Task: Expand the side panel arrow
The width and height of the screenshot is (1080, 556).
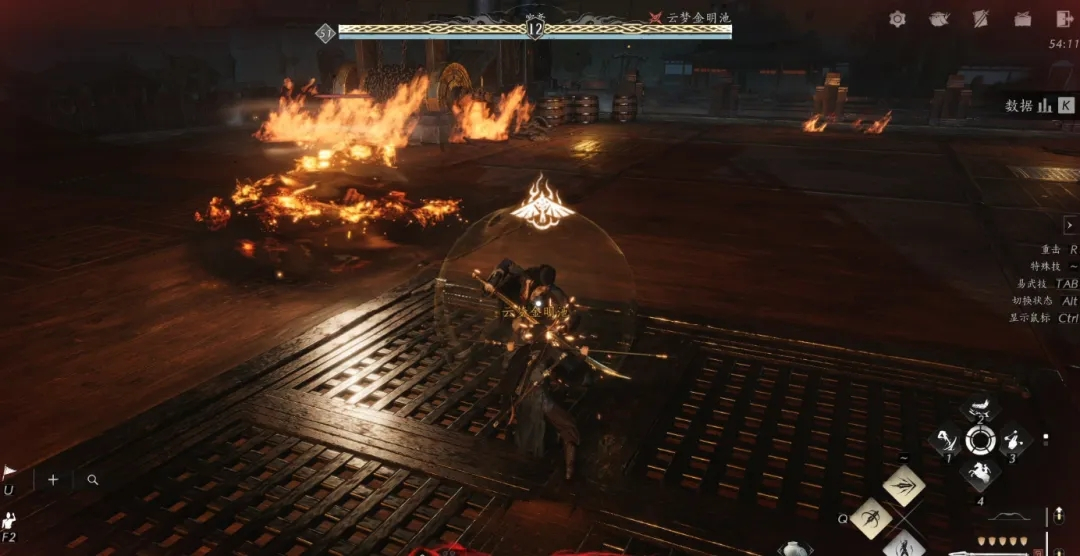Action: tap(1070, 226)
